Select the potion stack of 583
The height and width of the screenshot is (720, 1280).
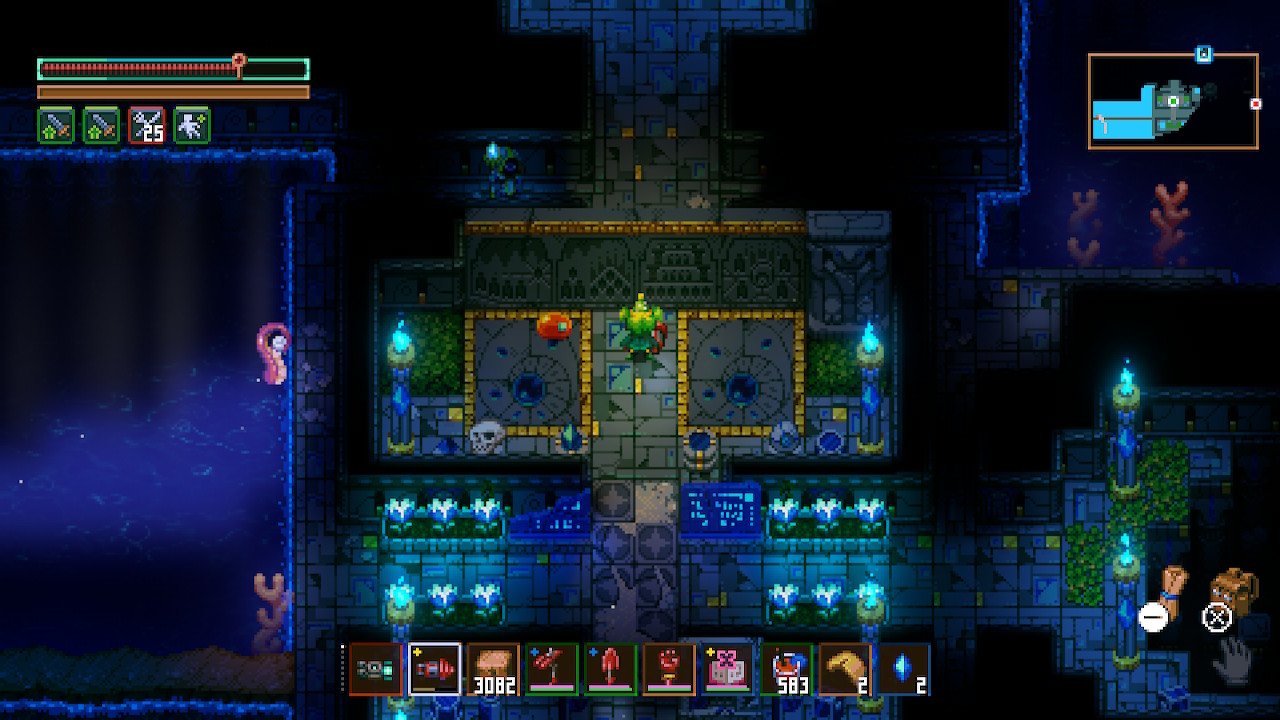(786, 669)
